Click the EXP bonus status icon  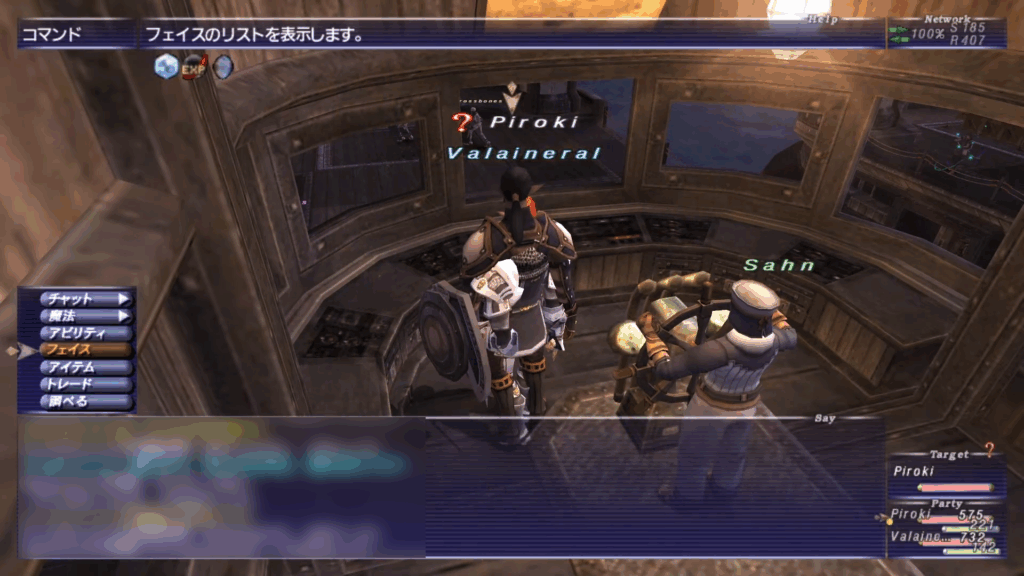(194, 67)
